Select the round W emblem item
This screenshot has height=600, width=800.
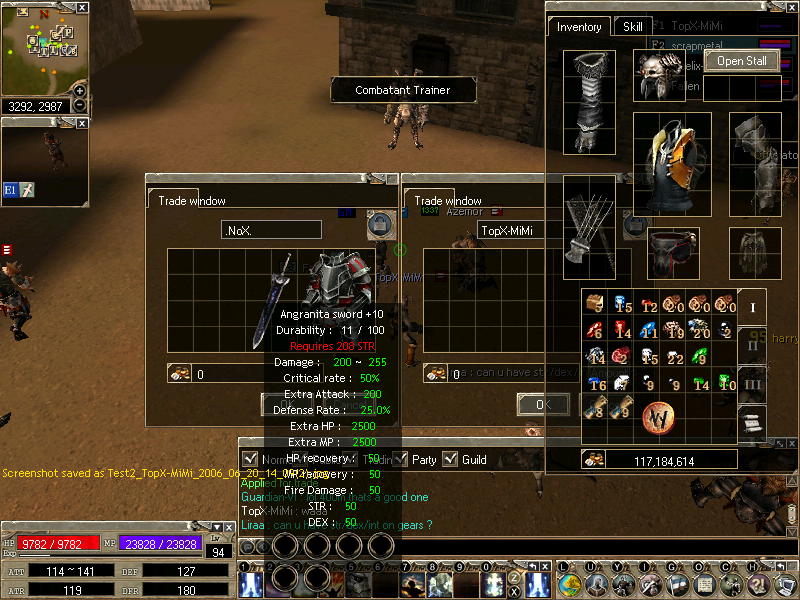pyautogui.click(x=659, y=415)
